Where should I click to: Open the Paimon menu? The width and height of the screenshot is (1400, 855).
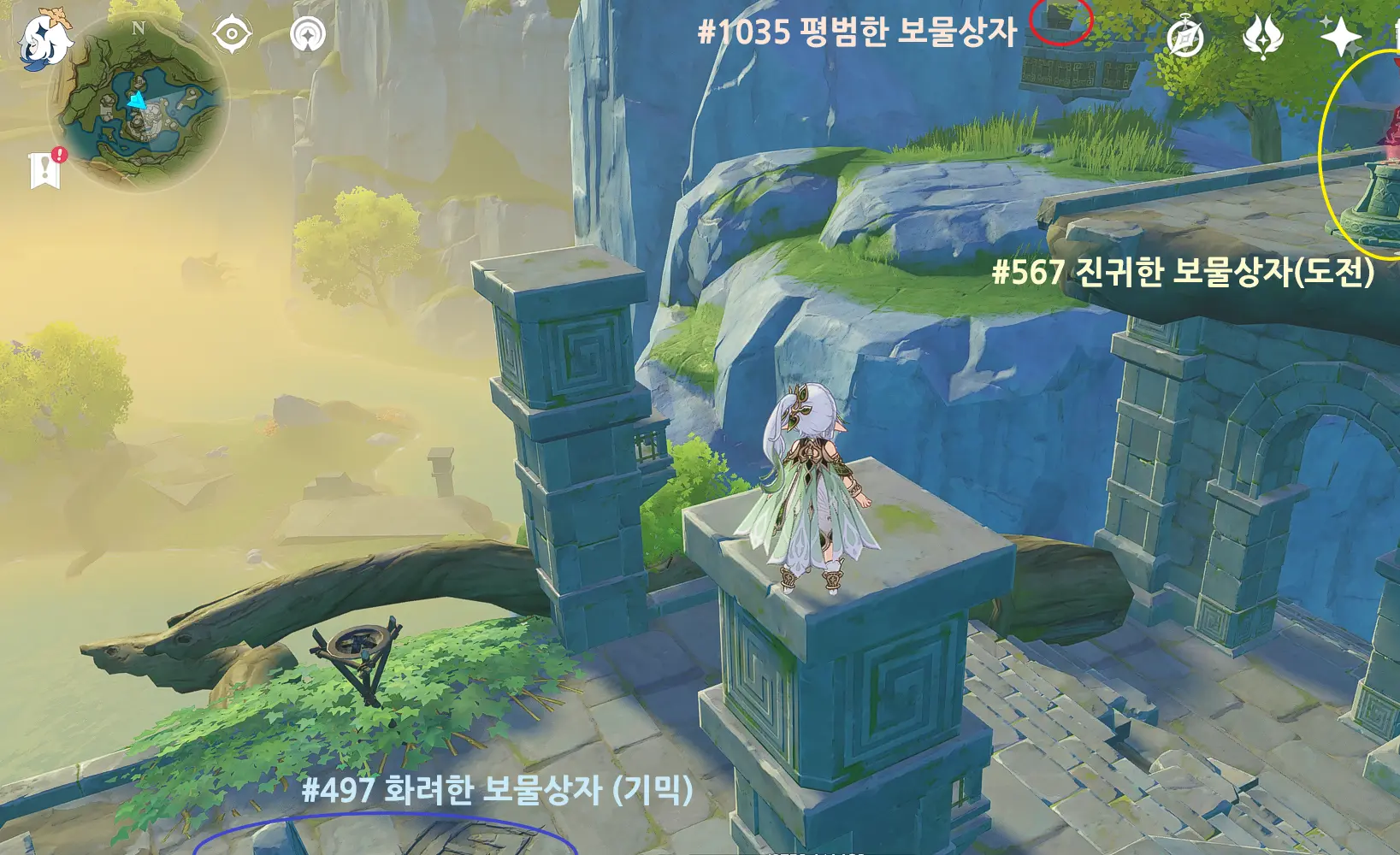tap(44, 39)
